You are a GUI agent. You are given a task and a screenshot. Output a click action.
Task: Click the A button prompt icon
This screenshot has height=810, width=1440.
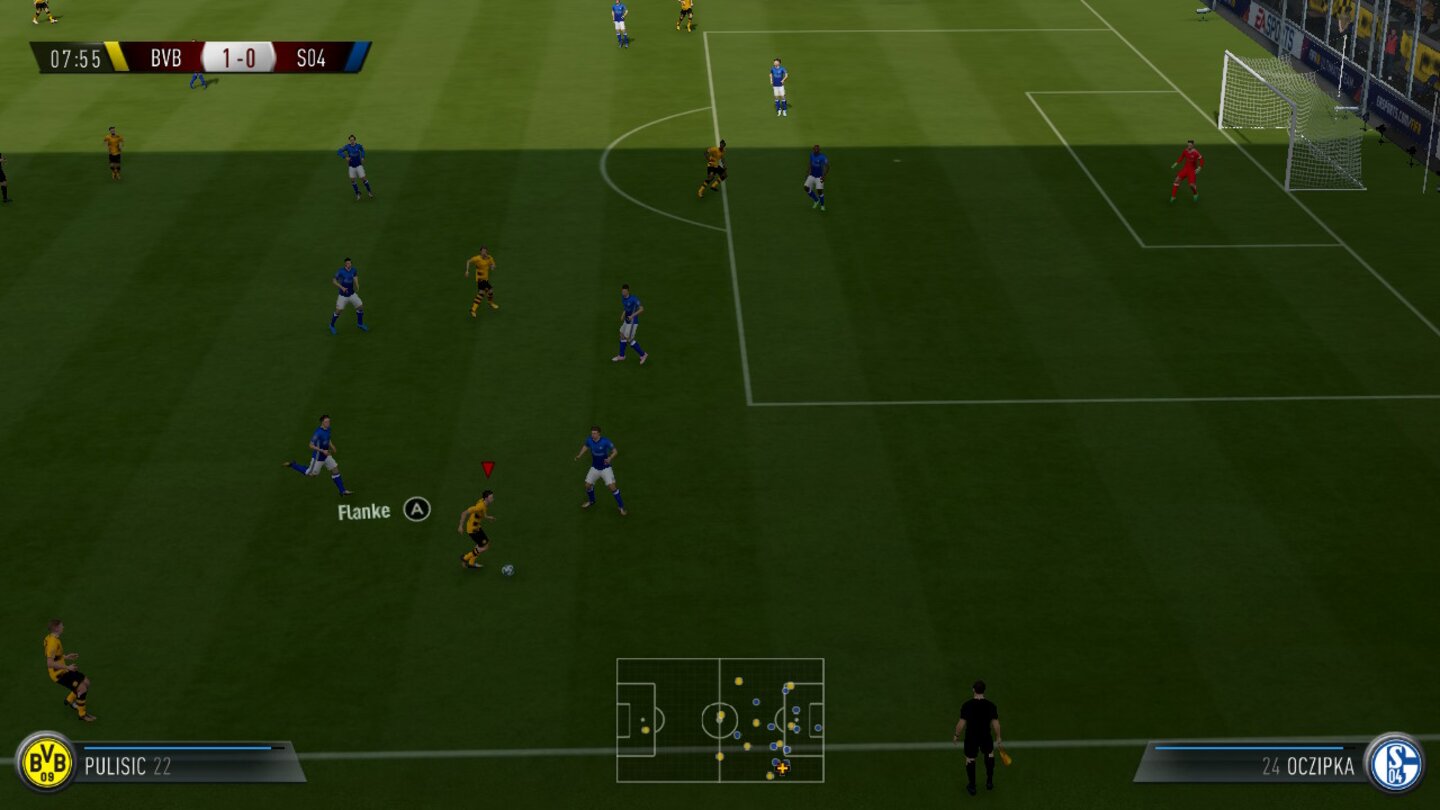tap(416, 508)
